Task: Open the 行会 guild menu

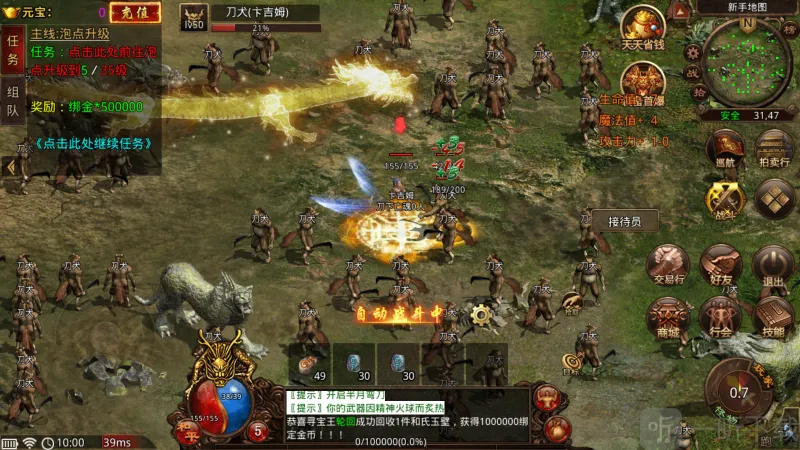Action: [x=720, y=317]
